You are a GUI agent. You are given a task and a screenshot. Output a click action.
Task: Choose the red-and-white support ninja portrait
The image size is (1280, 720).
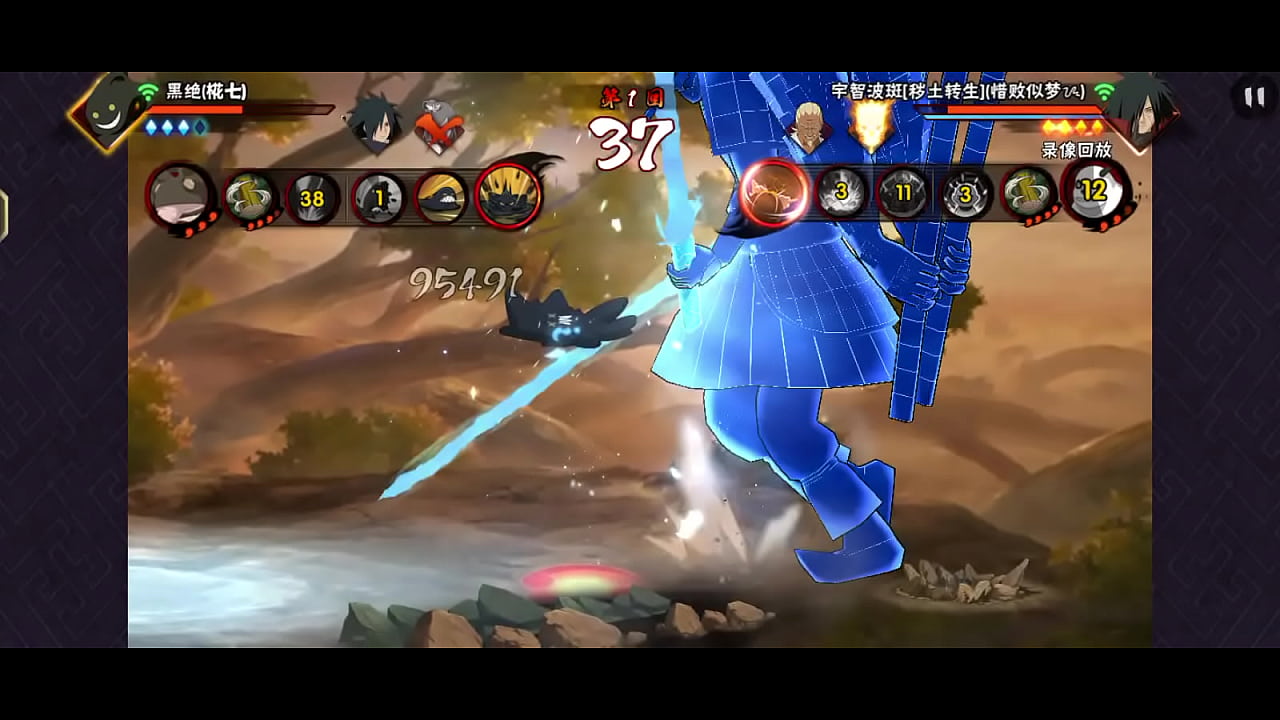click(438, 128)
